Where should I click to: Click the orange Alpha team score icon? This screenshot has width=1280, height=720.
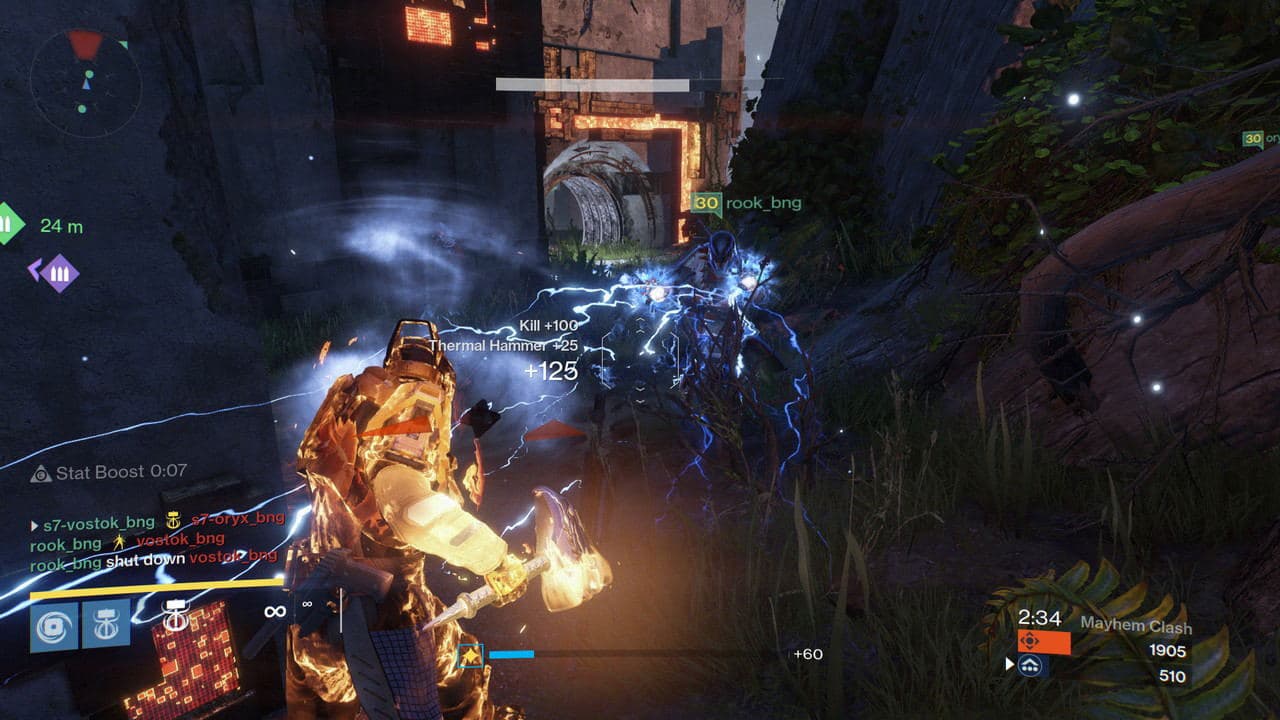(1030, 641)
